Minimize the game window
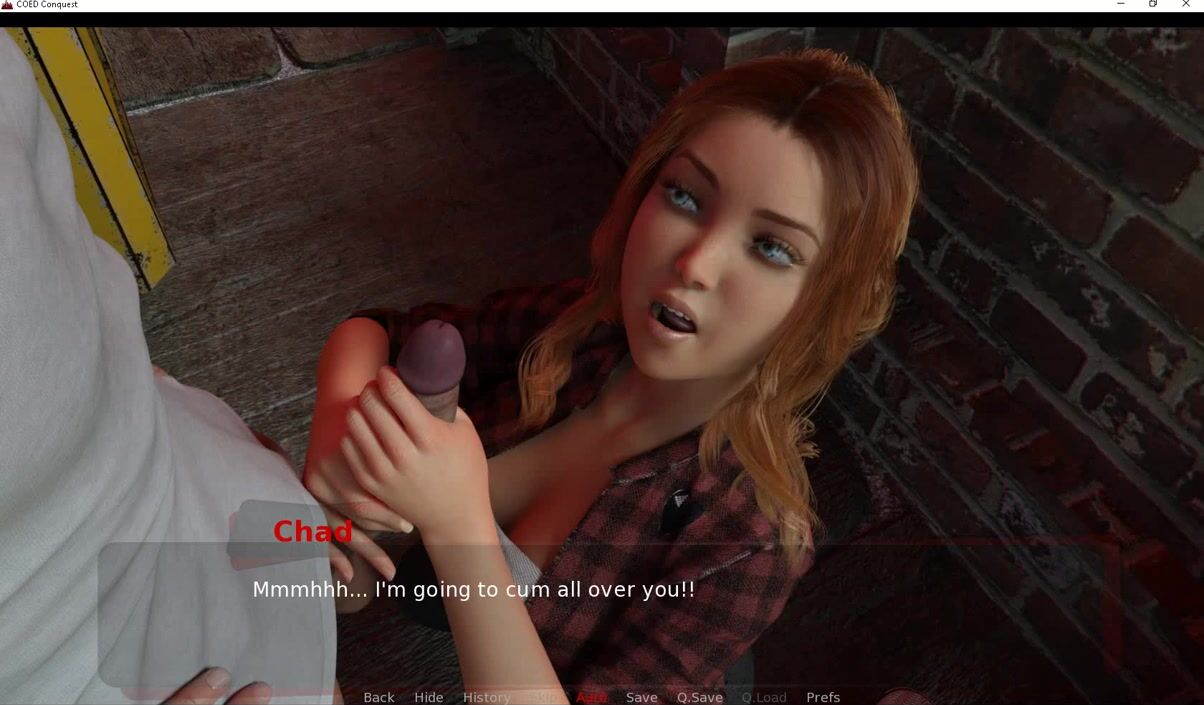Viewport: 1204px width, 705px height. (1120, 5)
